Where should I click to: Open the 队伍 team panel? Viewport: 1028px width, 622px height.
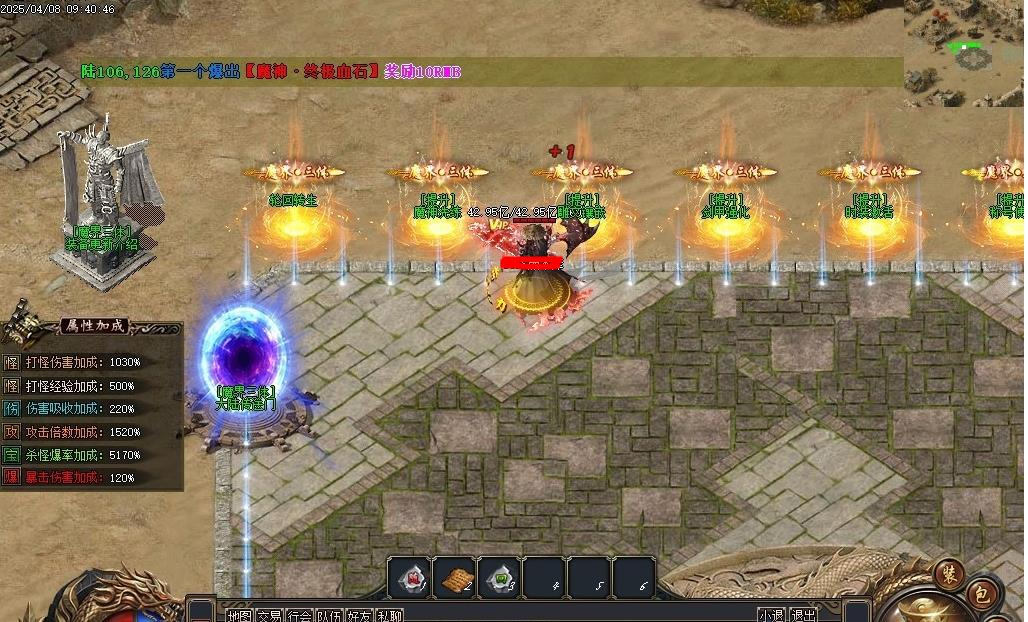(x=329, y=615)
